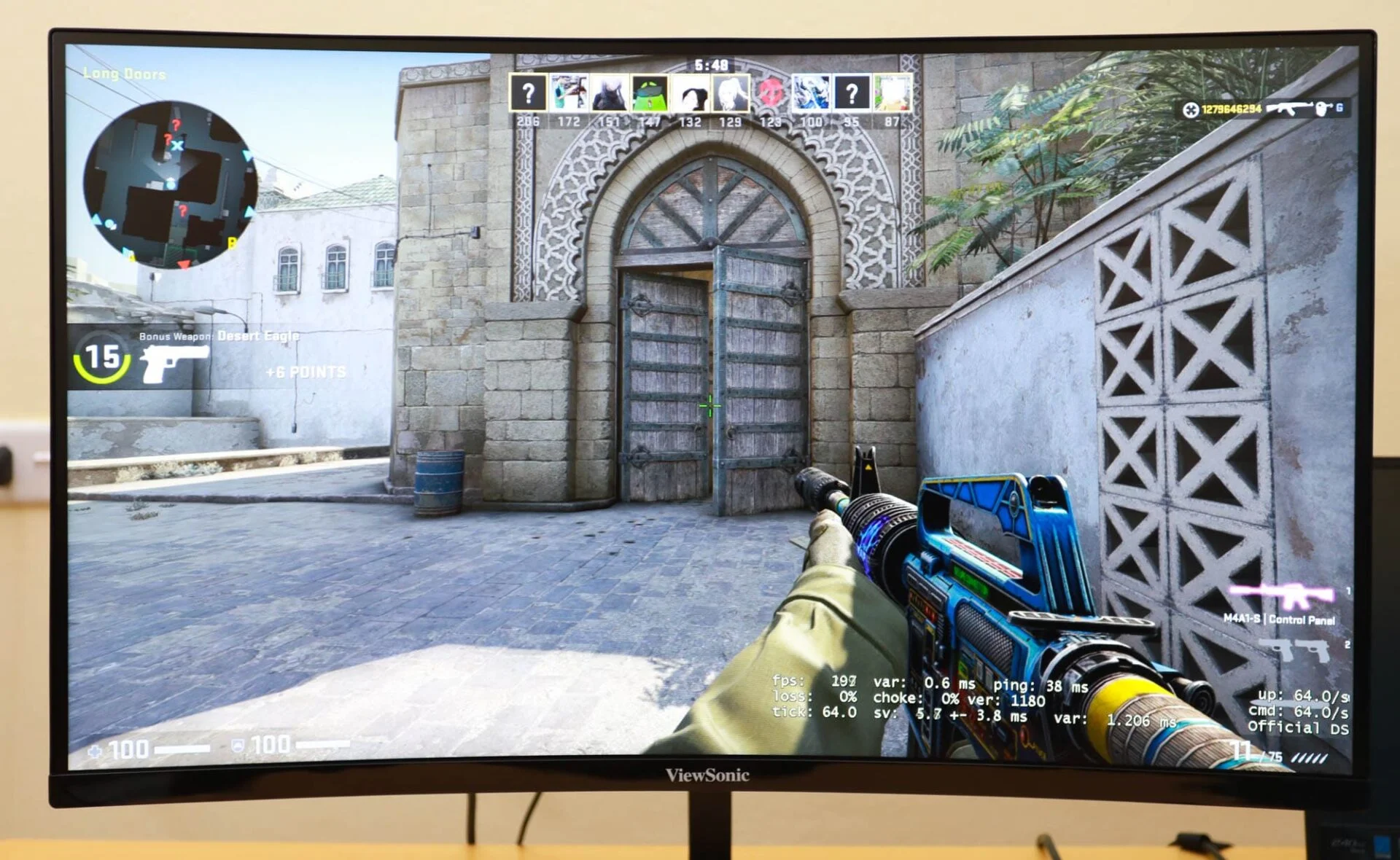
Task: Select the last avatar scoring 87
Action: coord(892,93)
